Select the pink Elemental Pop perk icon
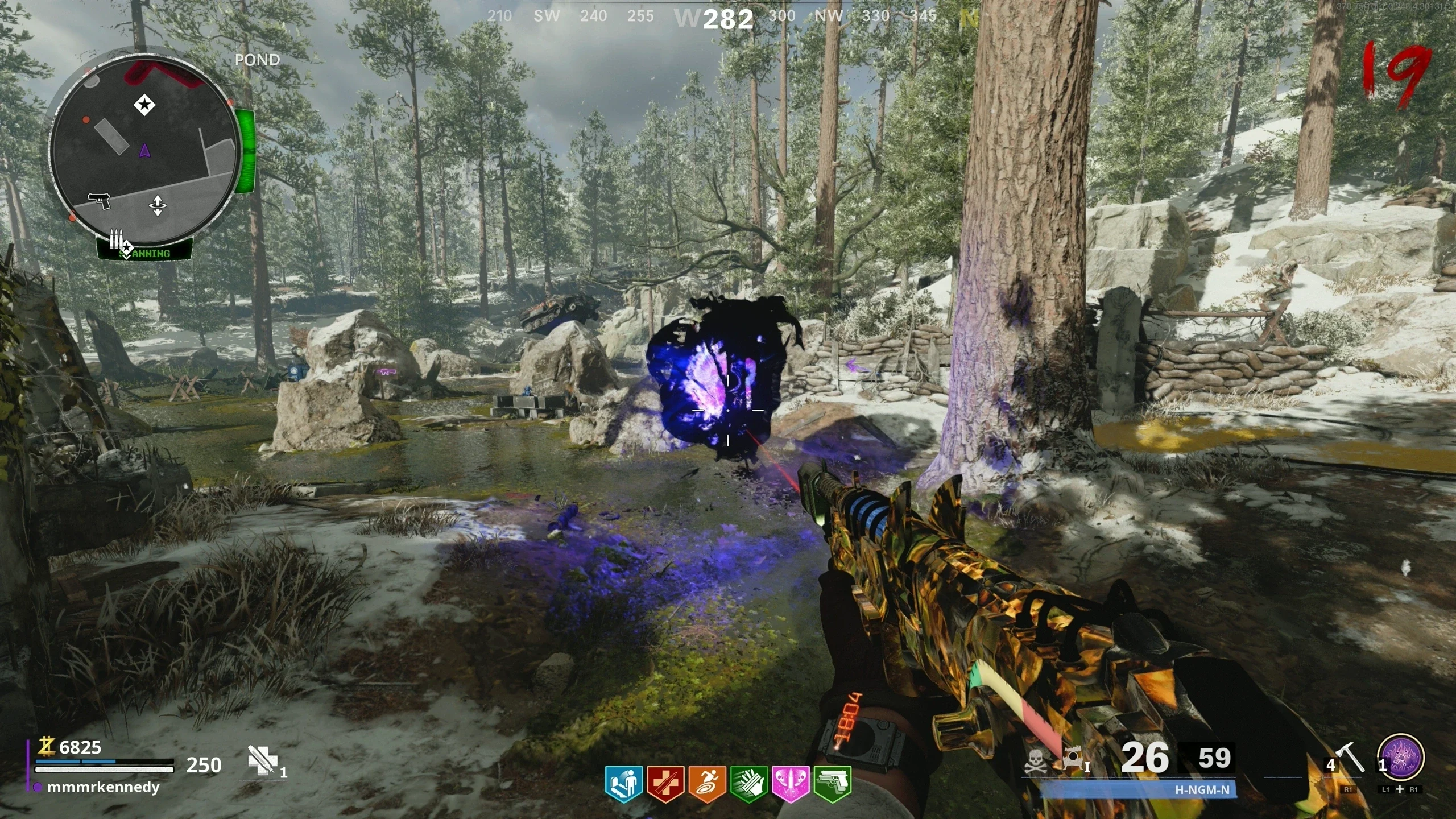The height and width of the screenshot is (819, 1456). tap(791, 784)
